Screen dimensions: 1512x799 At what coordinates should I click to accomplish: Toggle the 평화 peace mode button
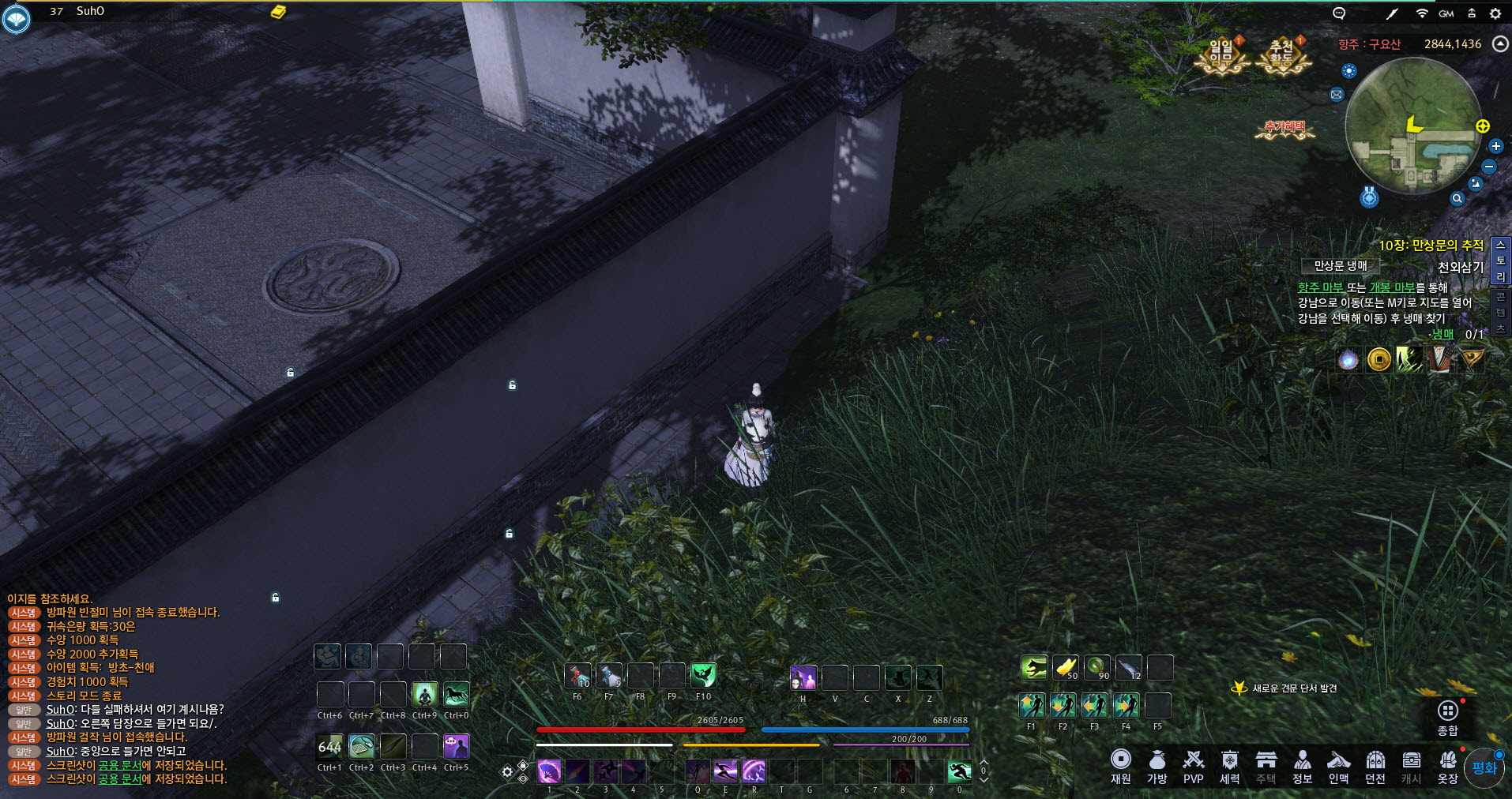click(x=1484, y=768)
